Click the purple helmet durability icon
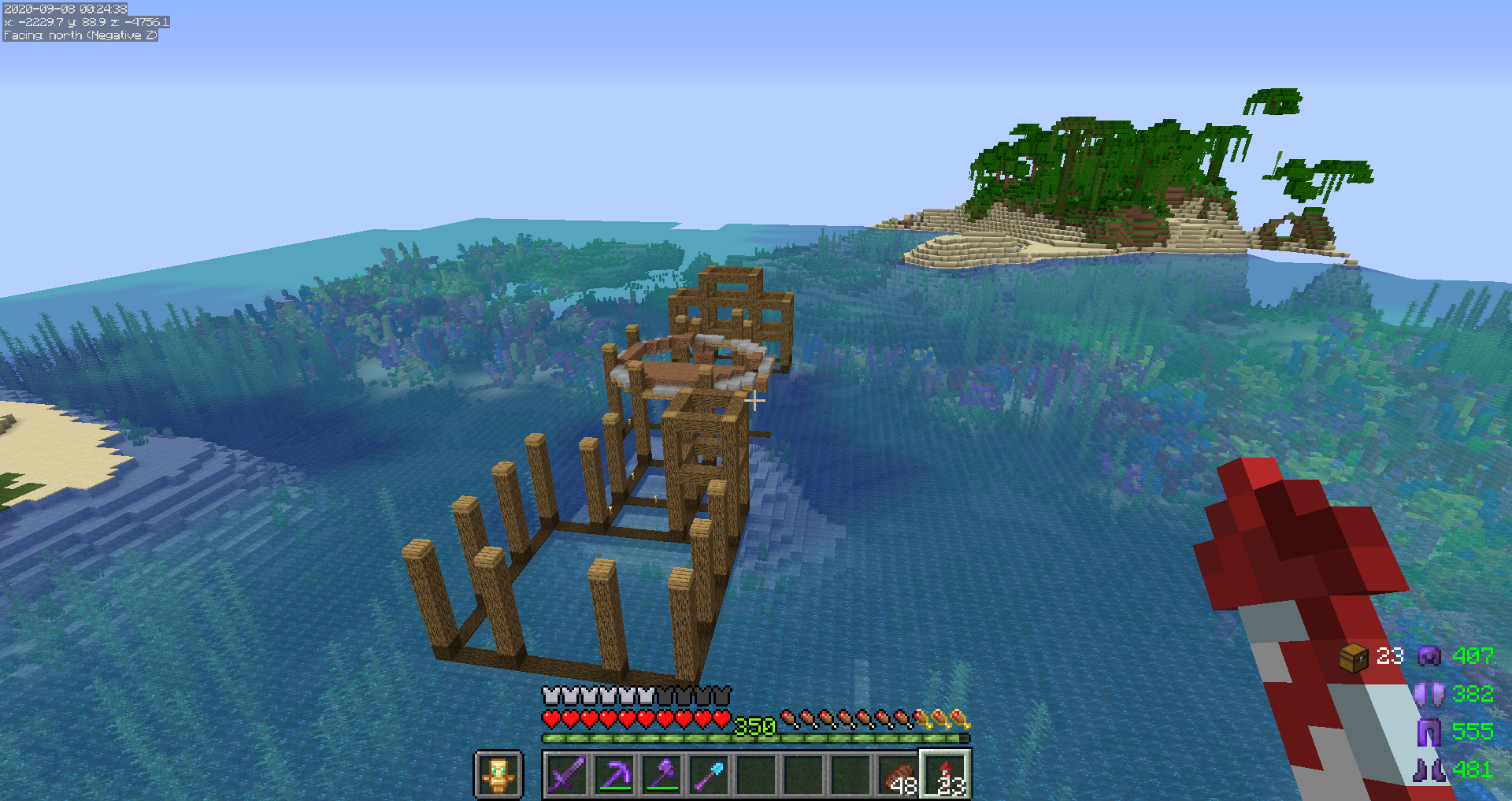Image resolution: width=1512 pixels, height=801 pixels. [1429, 656]
